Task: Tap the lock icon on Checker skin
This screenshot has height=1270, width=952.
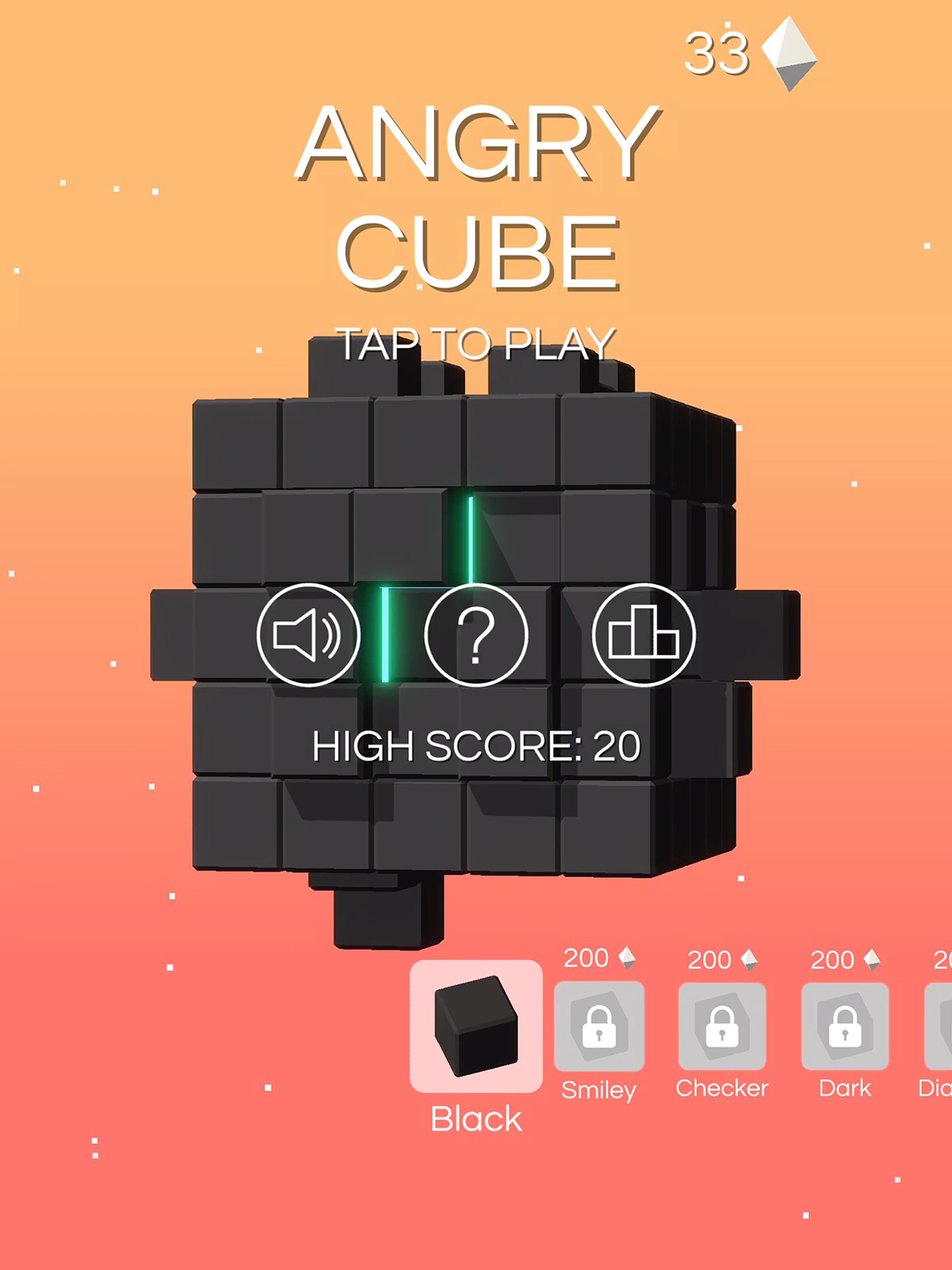Action: point(723,1028)
